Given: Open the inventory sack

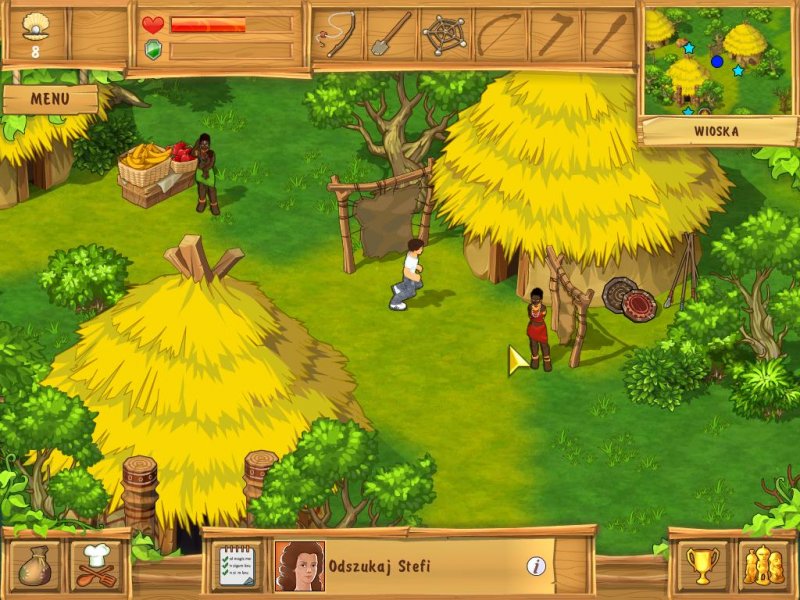Looking at the screenshot, I should [x=38, y=565].
